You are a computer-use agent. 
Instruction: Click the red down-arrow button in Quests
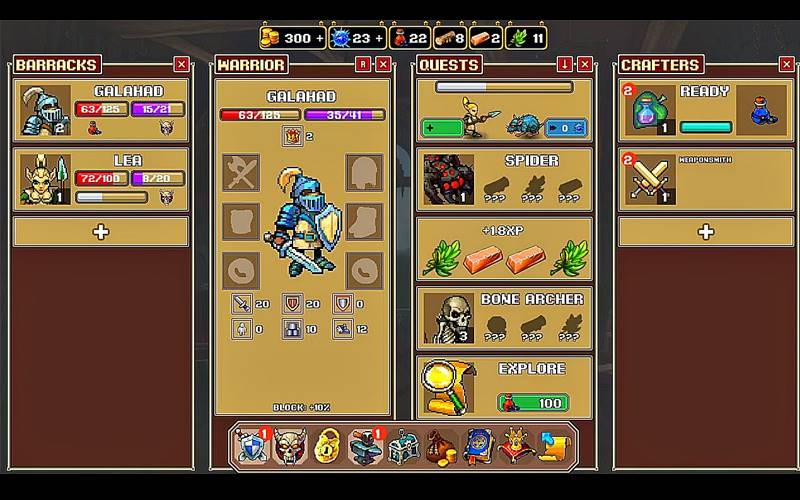click(x=565, y=64)
